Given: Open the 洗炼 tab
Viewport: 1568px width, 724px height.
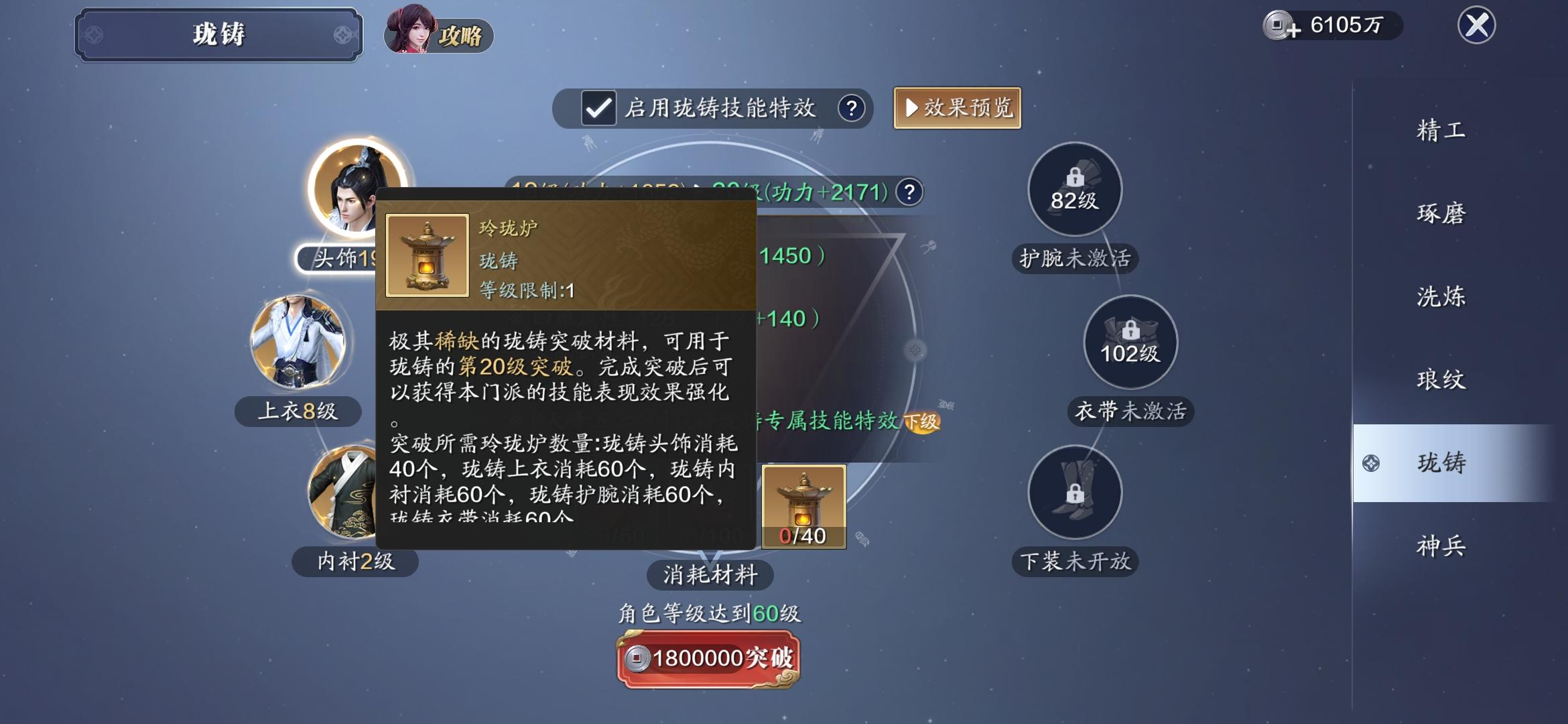Looking at the screenshot, I should (1439, 295).
